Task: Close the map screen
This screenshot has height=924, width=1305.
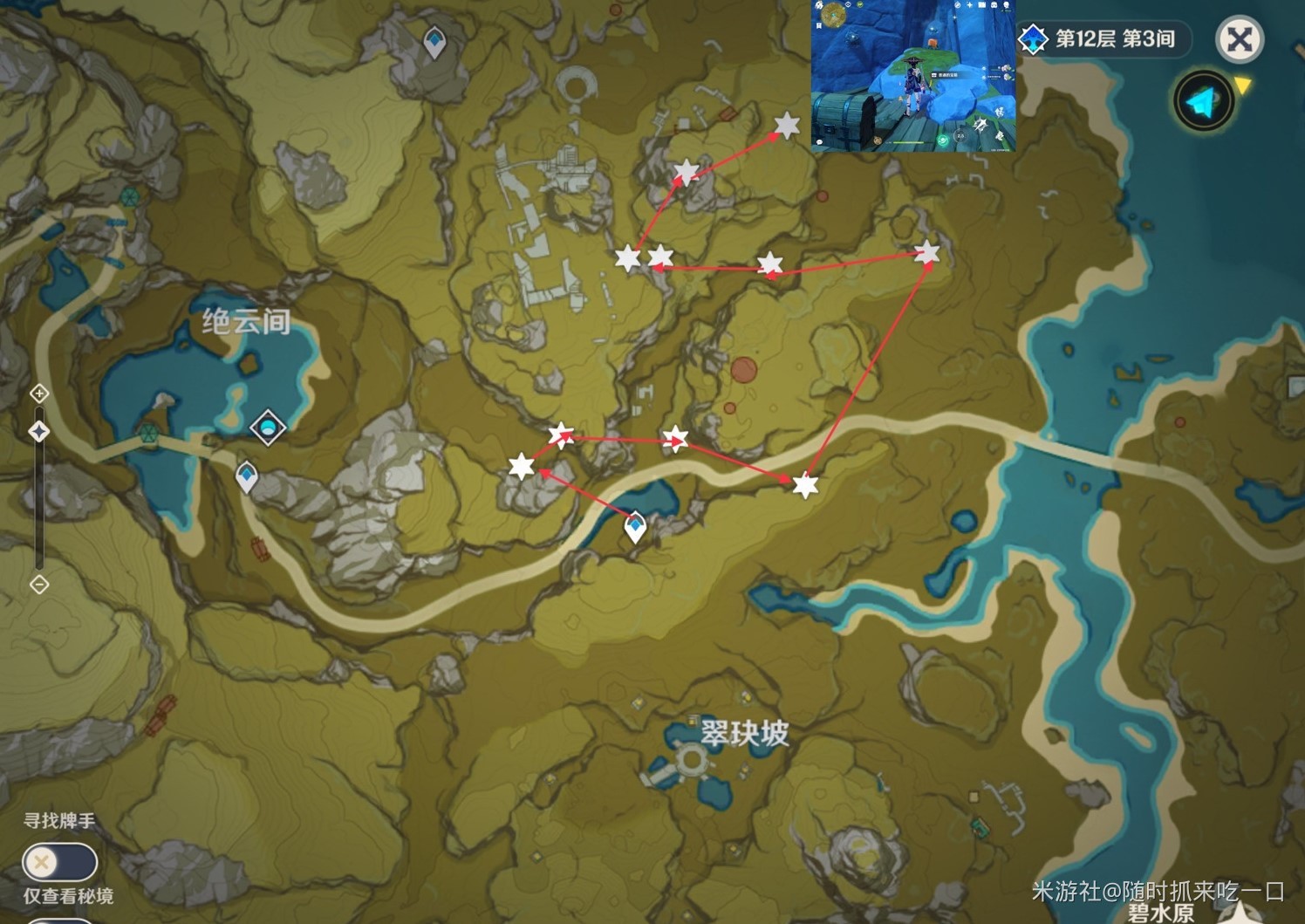Action: (1239, 39)
